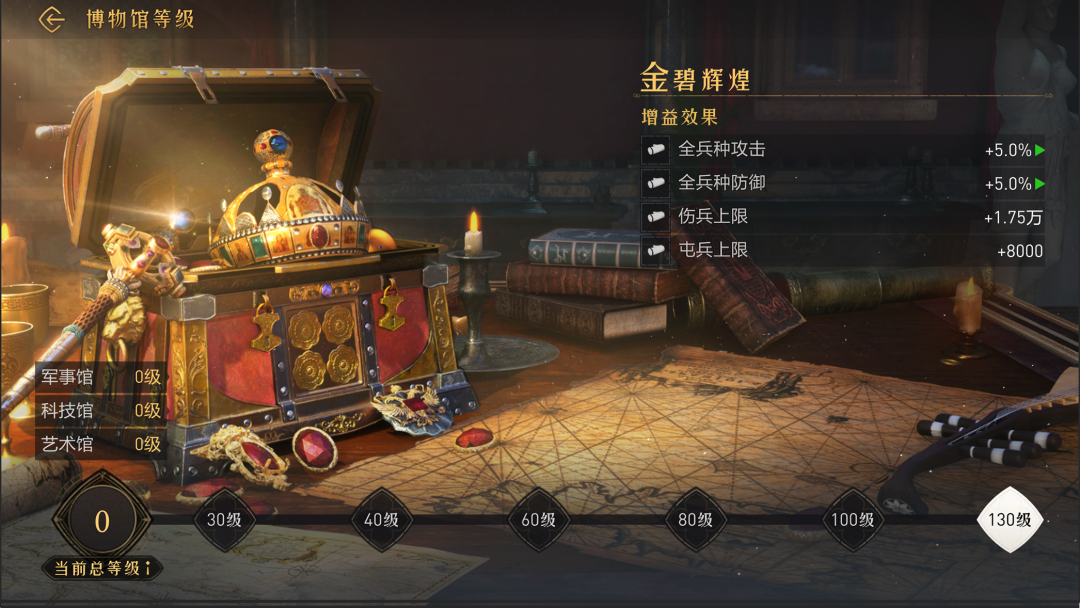Open the 当前总等级 info tooltip

coord(148,568)
